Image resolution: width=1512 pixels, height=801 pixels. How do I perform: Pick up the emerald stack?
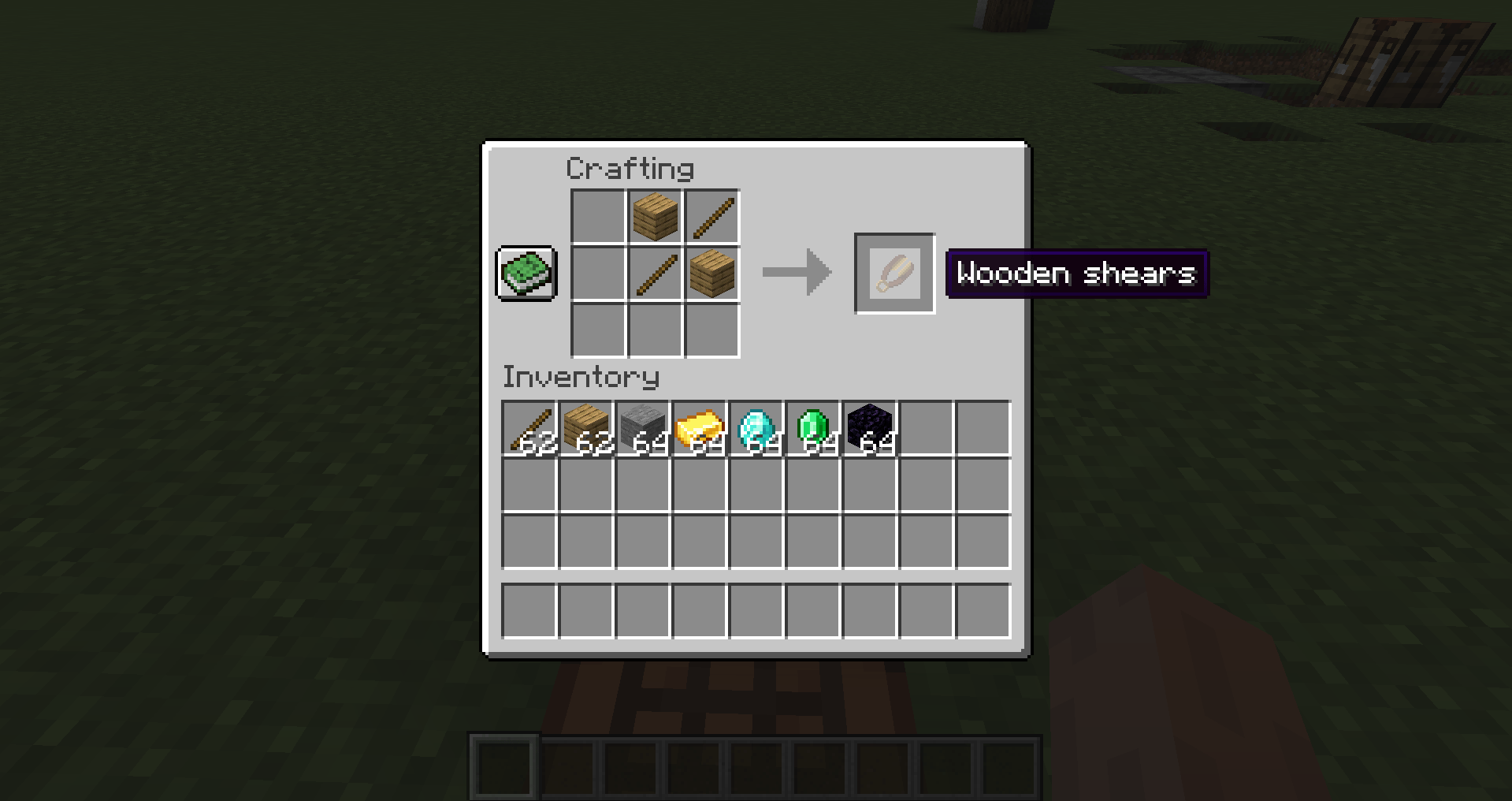click(x=814, y=427)
